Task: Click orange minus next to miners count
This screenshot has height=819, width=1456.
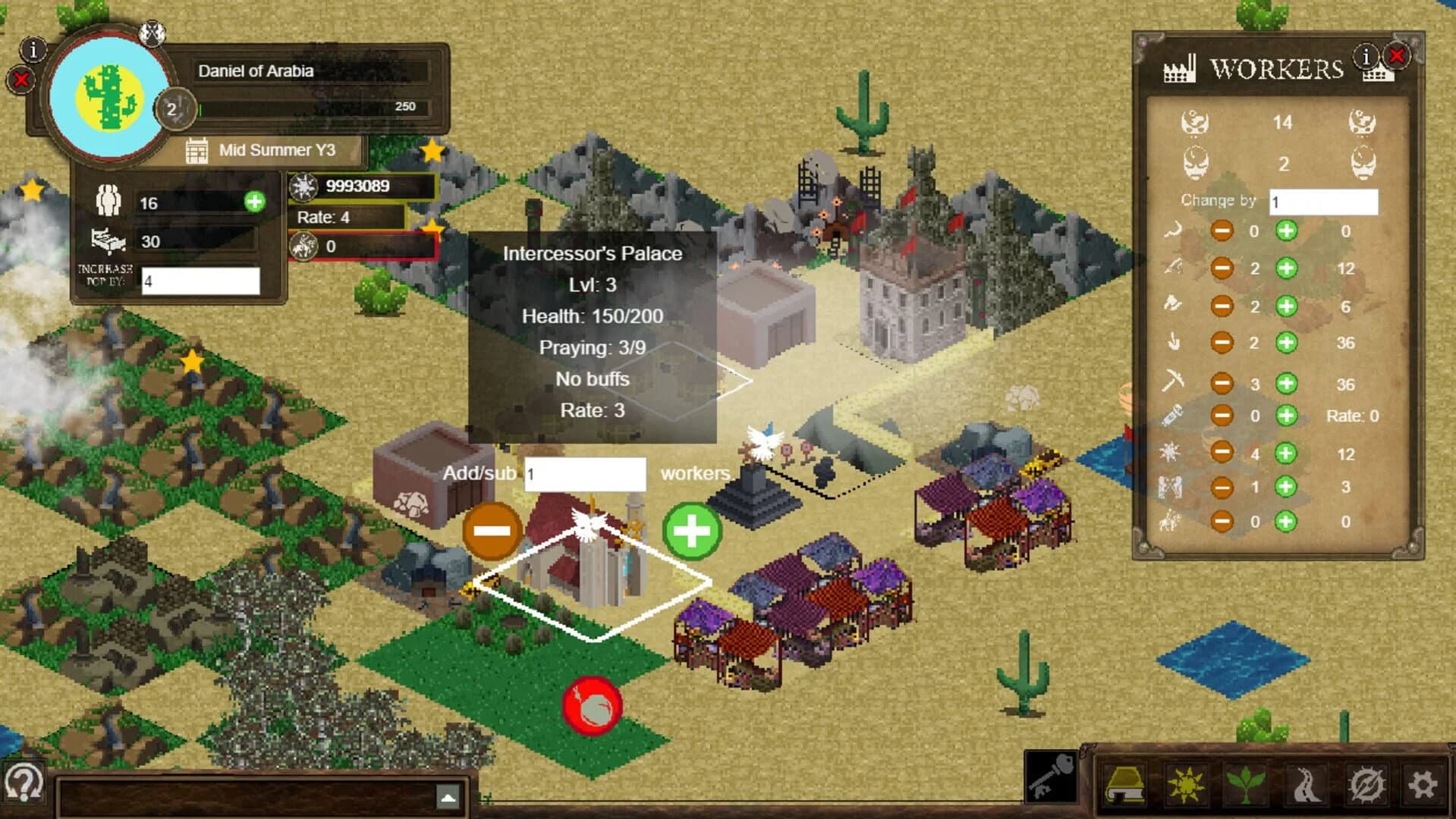Action: pos(1222,381)
